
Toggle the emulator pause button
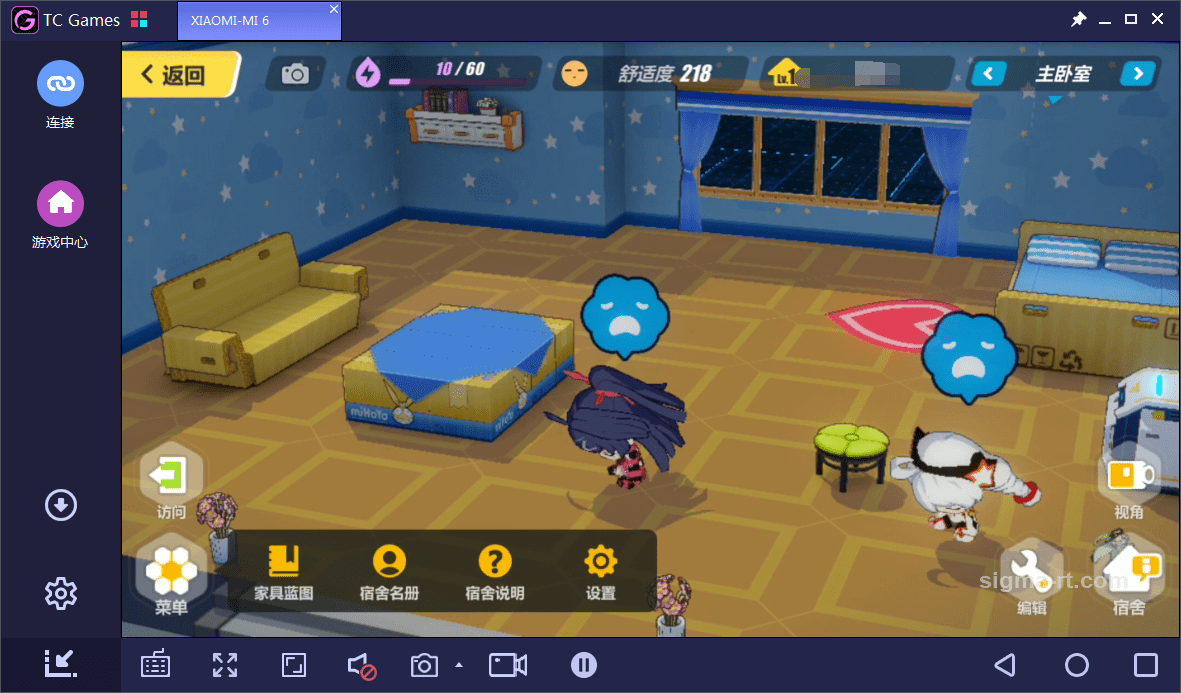584,665
